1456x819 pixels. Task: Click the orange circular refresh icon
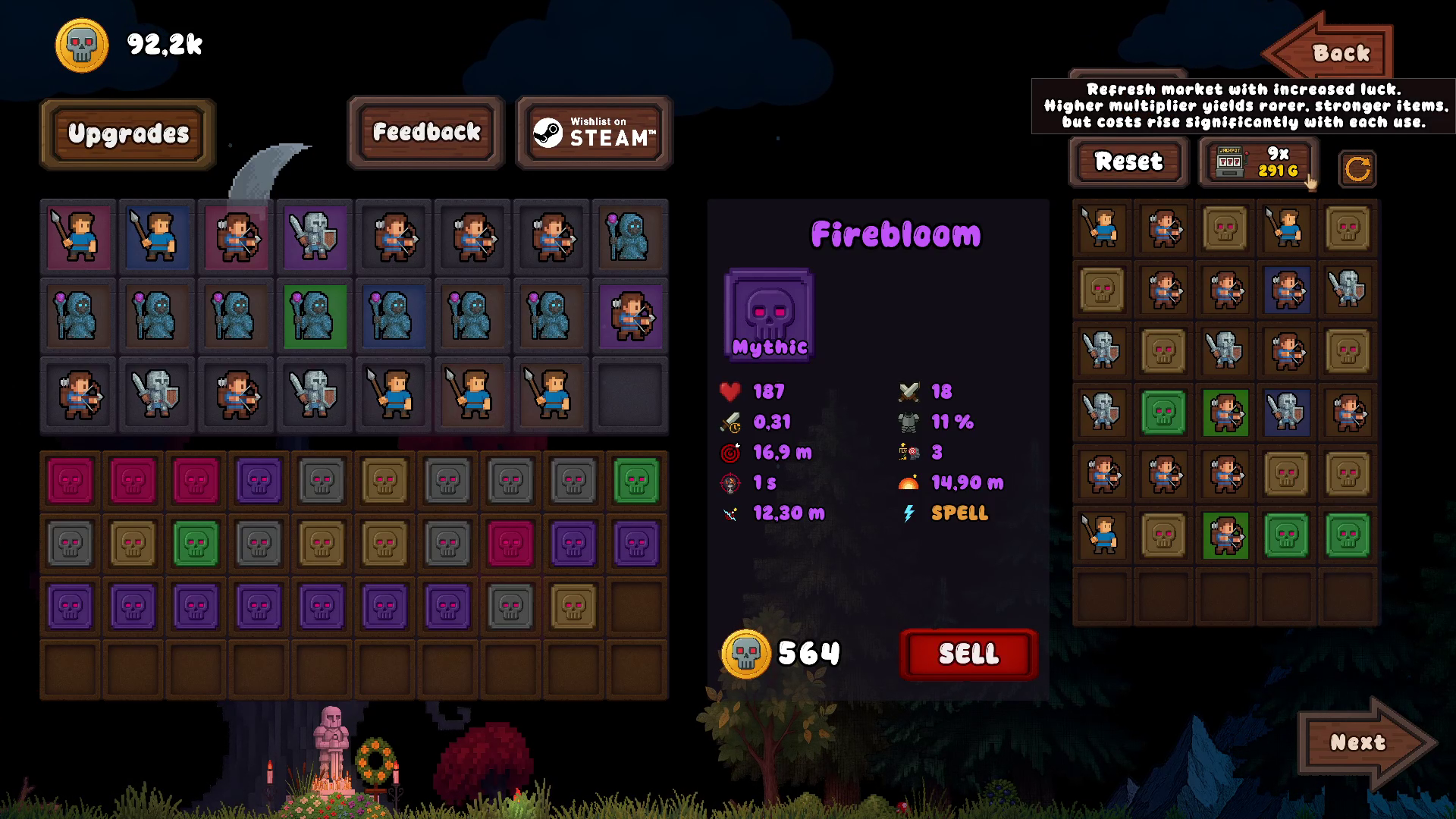1357,168
